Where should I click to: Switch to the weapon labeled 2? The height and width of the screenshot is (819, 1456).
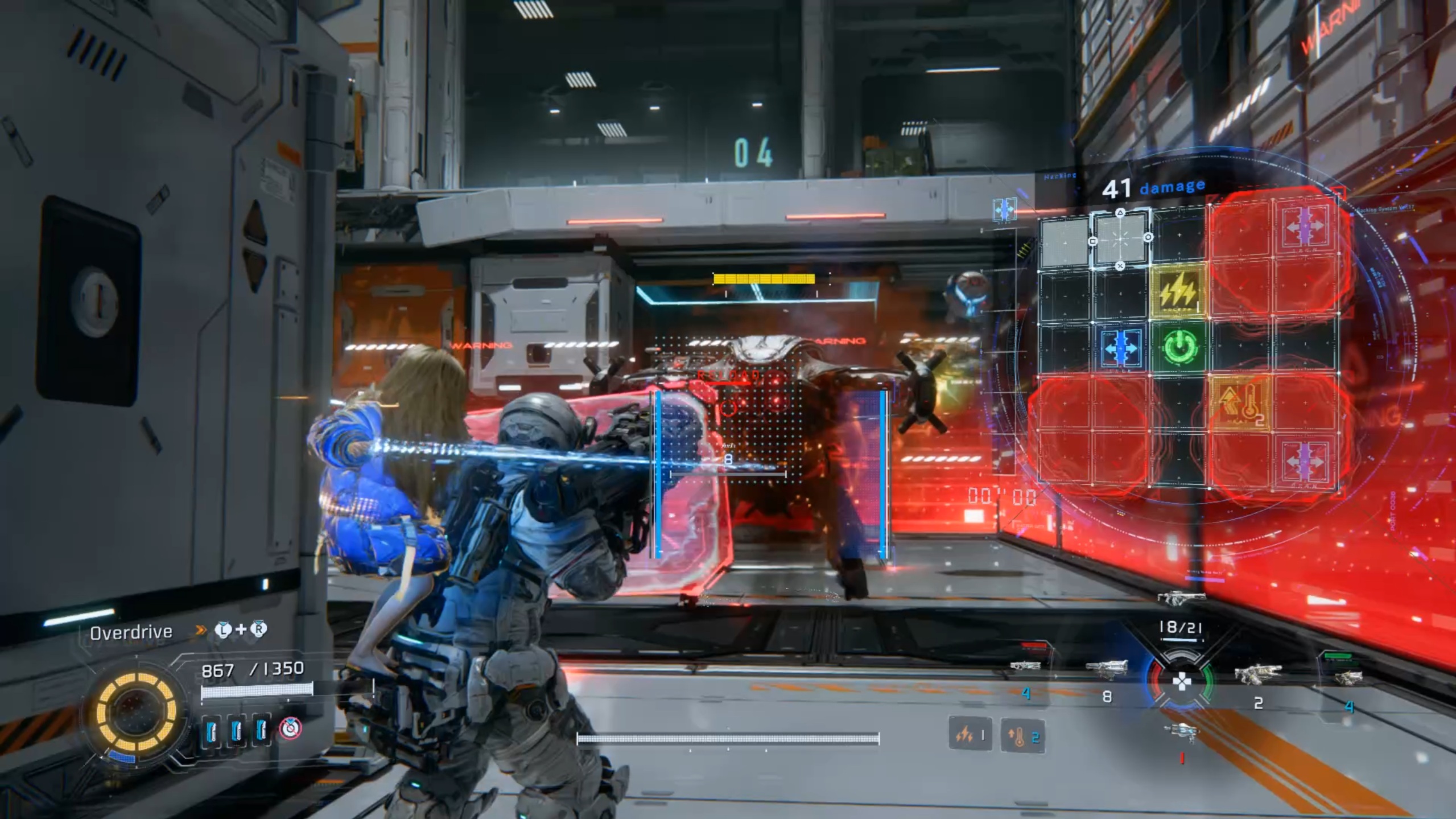(1258, 676)
